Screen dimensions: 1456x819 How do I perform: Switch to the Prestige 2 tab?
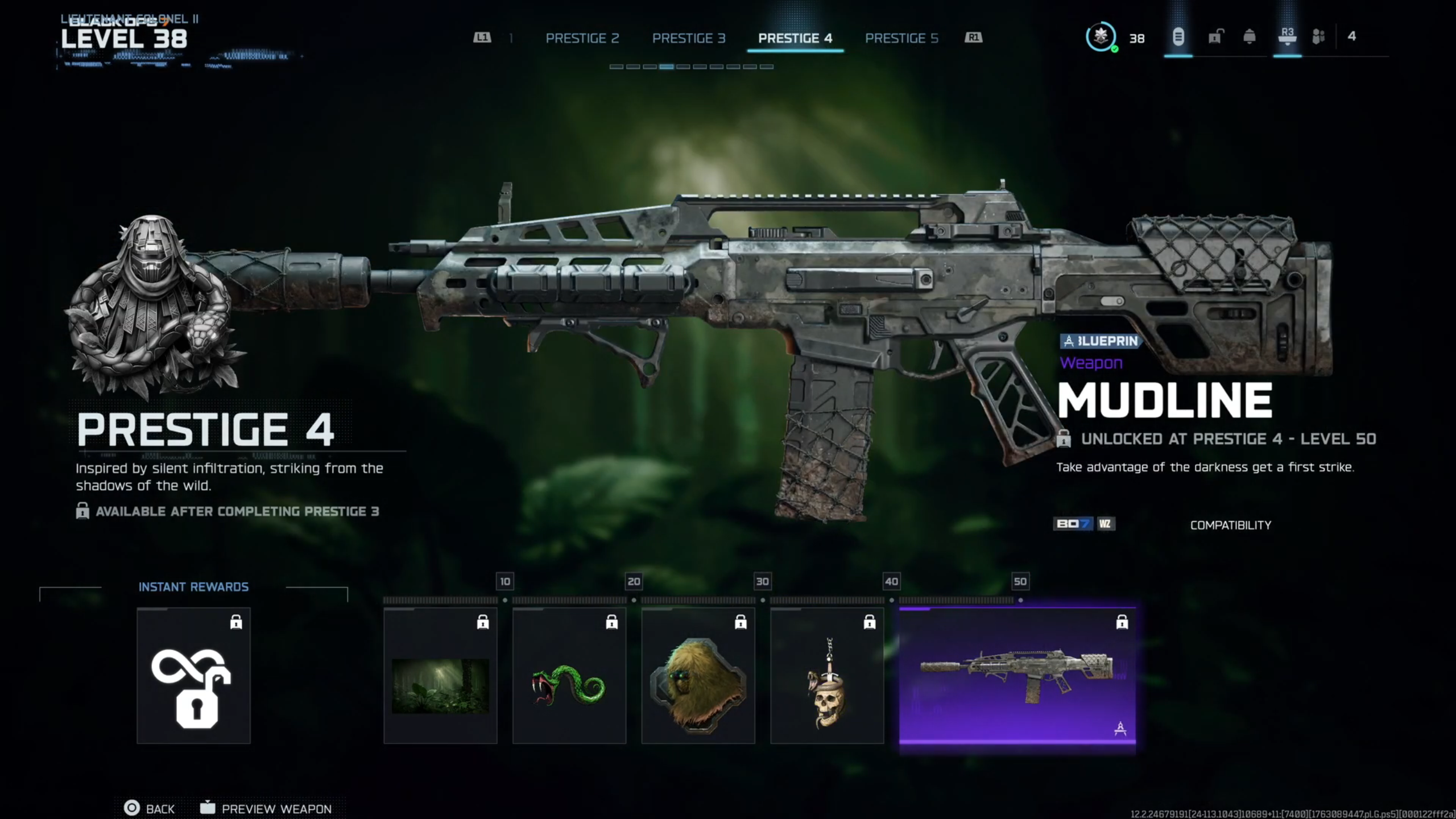click(x=582, y=38)
